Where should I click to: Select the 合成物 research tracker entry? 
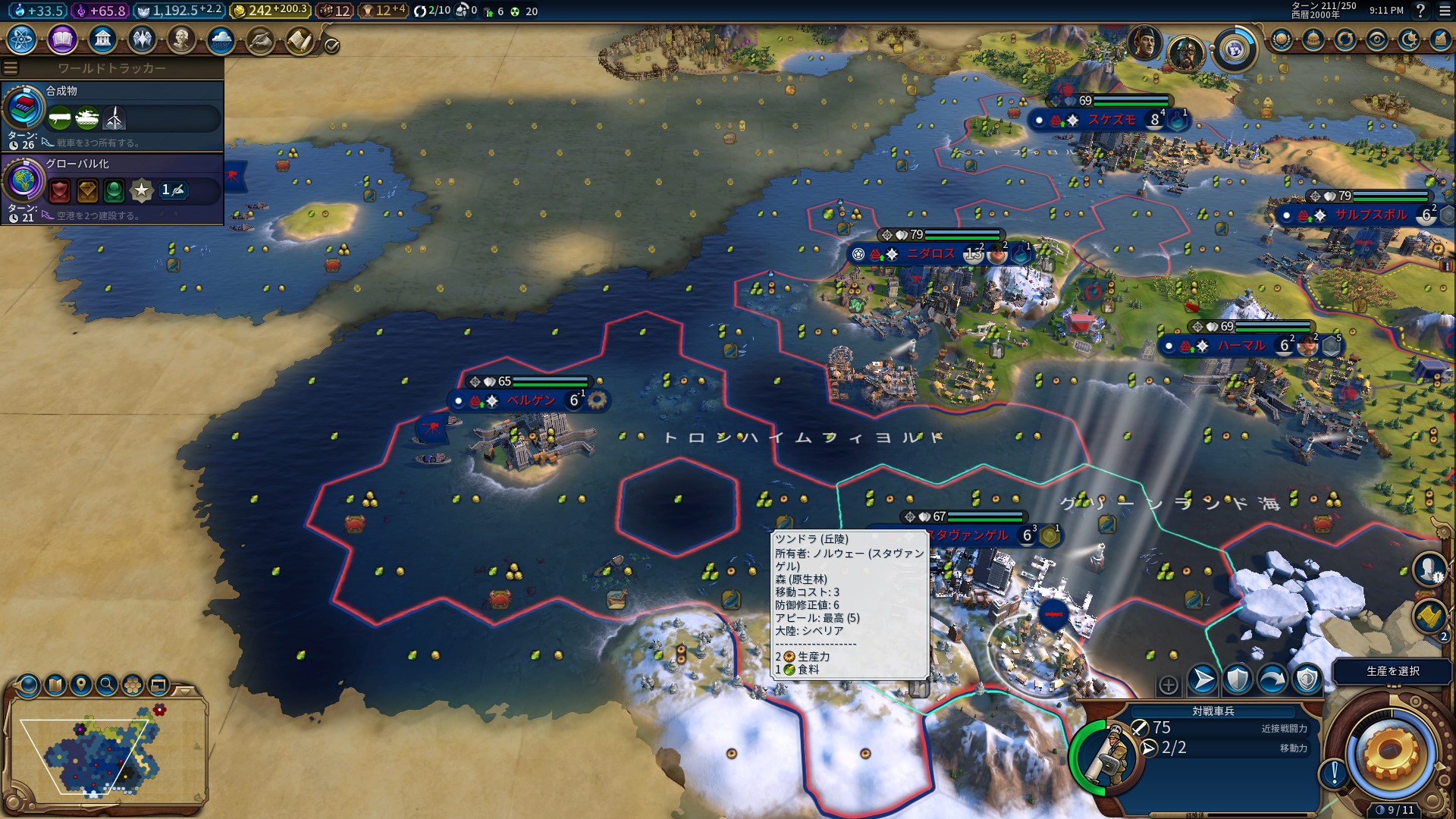tap(112, 115)
